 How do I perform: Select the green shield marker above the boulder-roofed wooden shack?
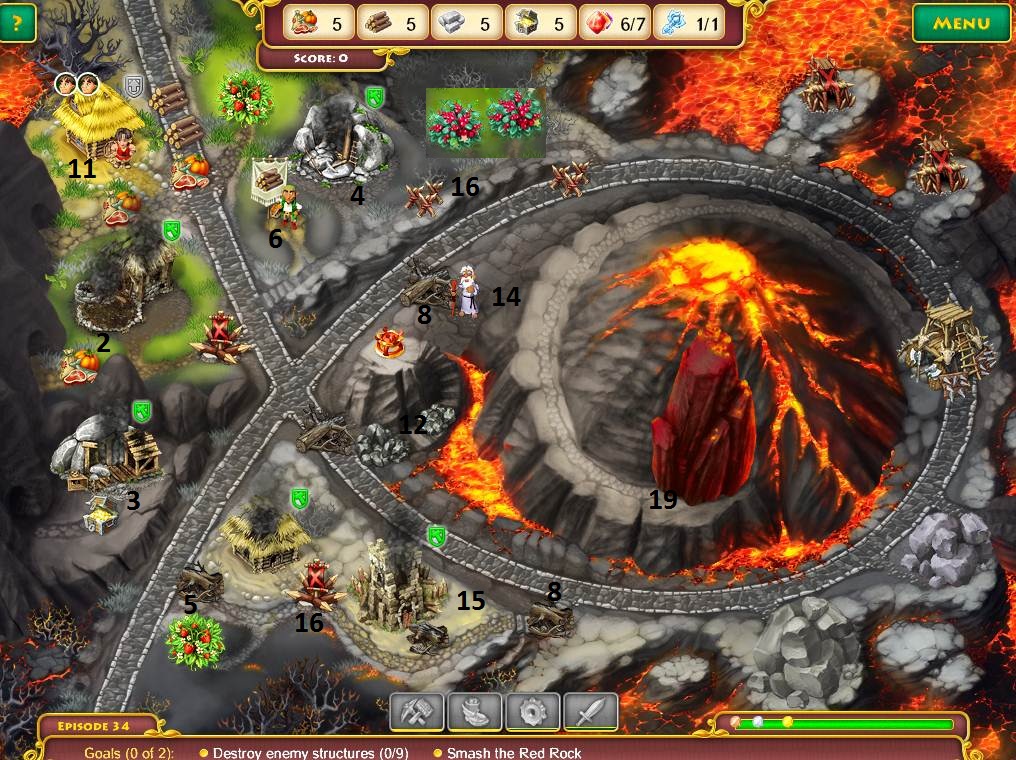click(142, 411)
